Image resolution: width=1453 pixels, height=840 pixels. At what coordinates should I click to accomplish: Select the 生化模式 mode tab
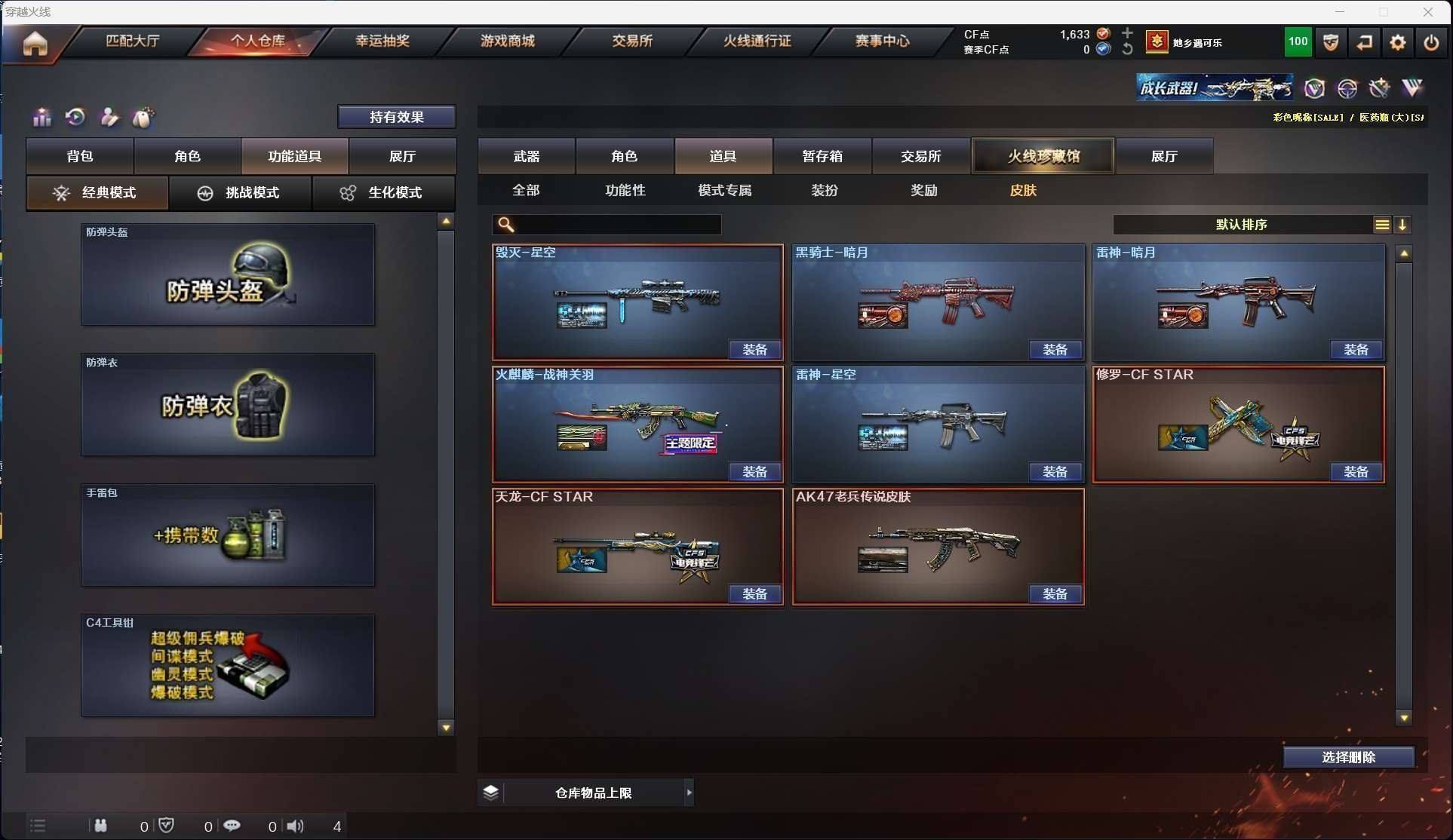pyautogui.click(x=383, y=193)
